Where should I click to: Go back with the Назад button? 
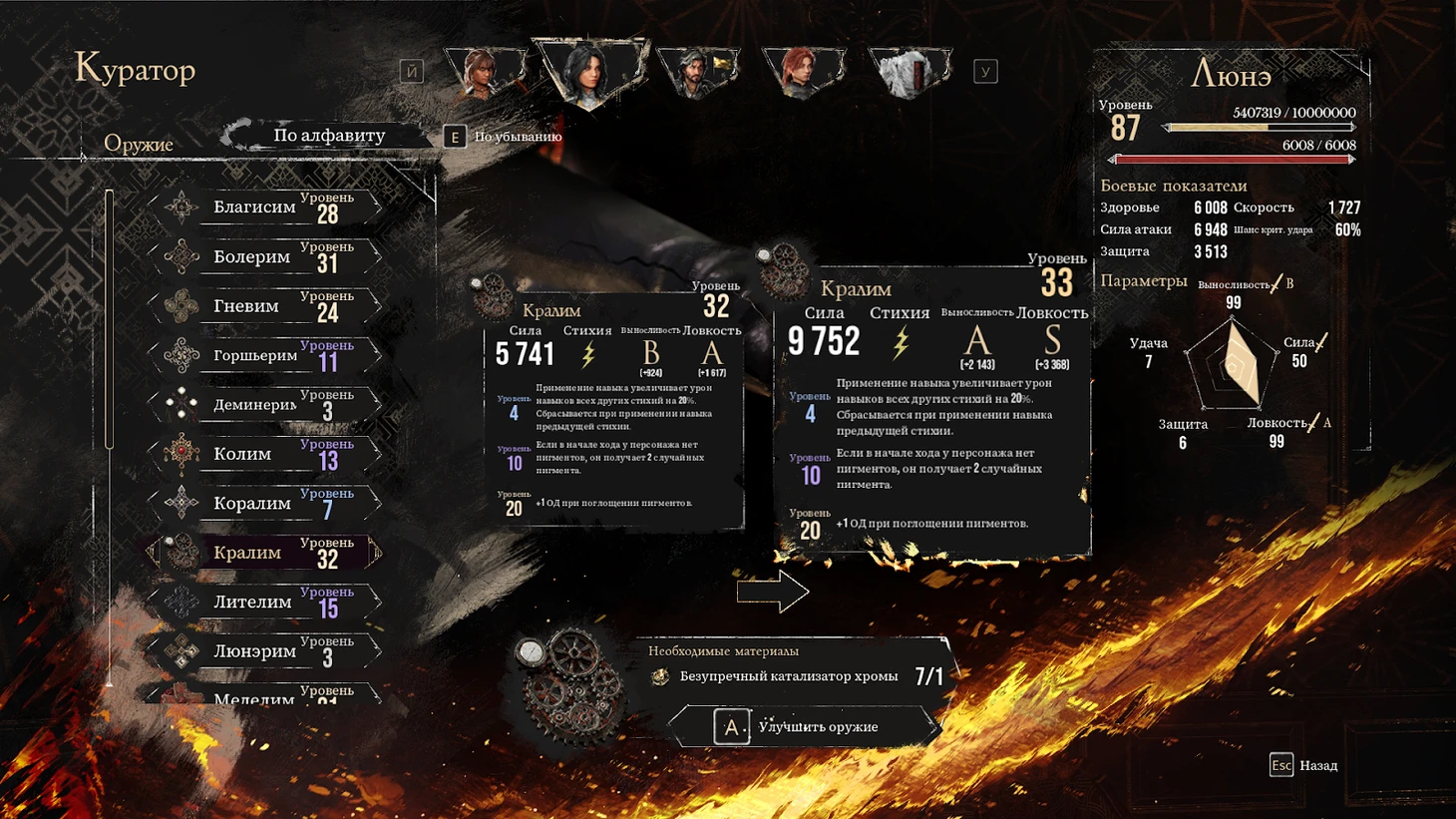1303,765
